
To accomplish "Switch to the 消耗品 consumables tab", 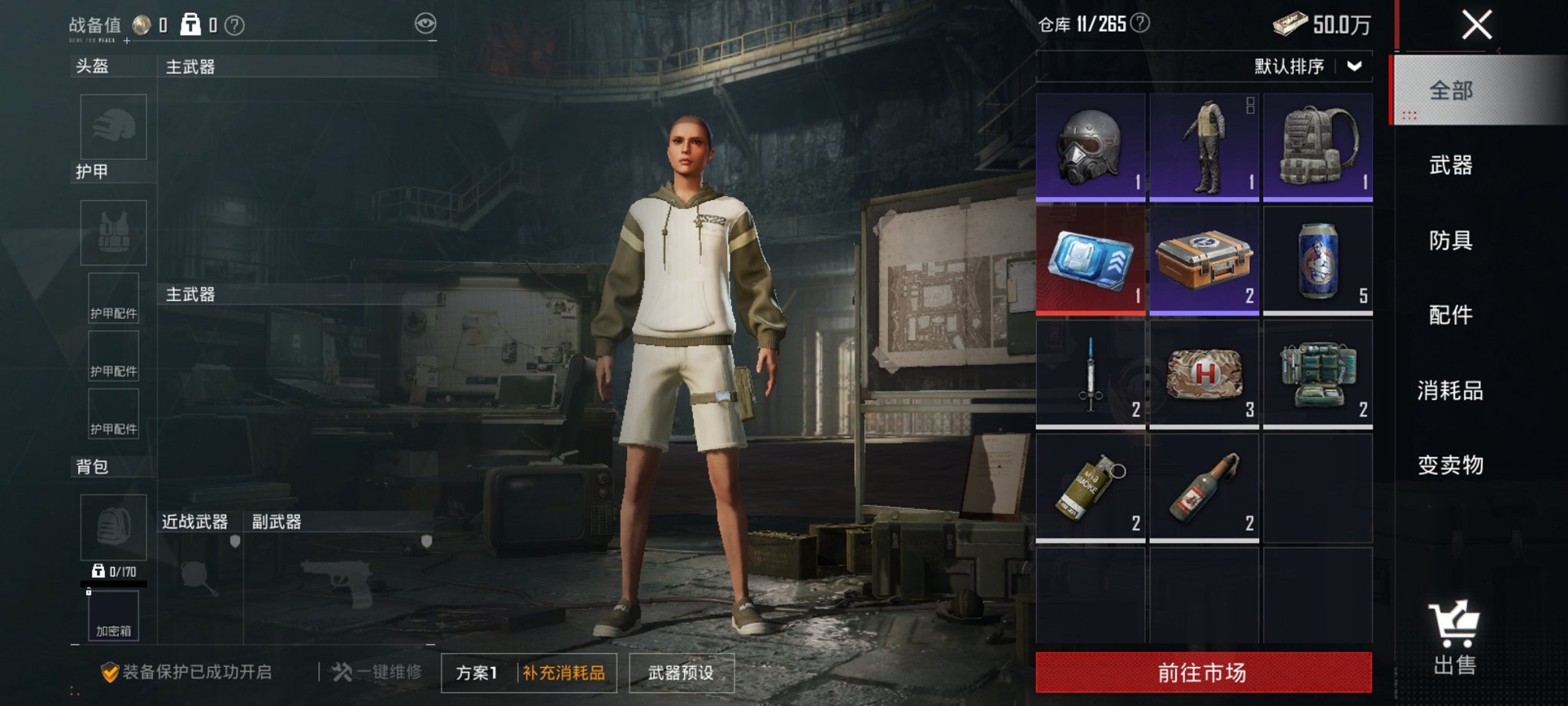I will tap(1450, 390).
